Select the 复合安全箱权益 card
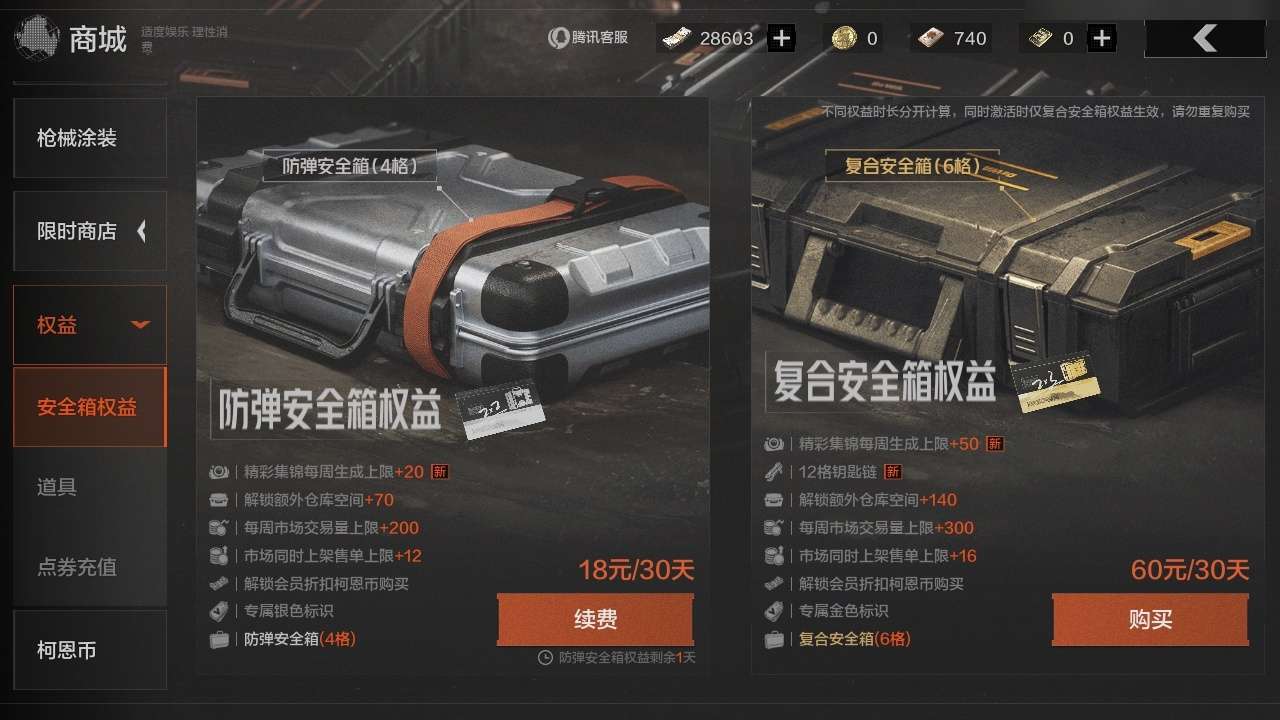Image resolution: width=1280 pixels, height=720 pixels. (x=1007, y=300)
